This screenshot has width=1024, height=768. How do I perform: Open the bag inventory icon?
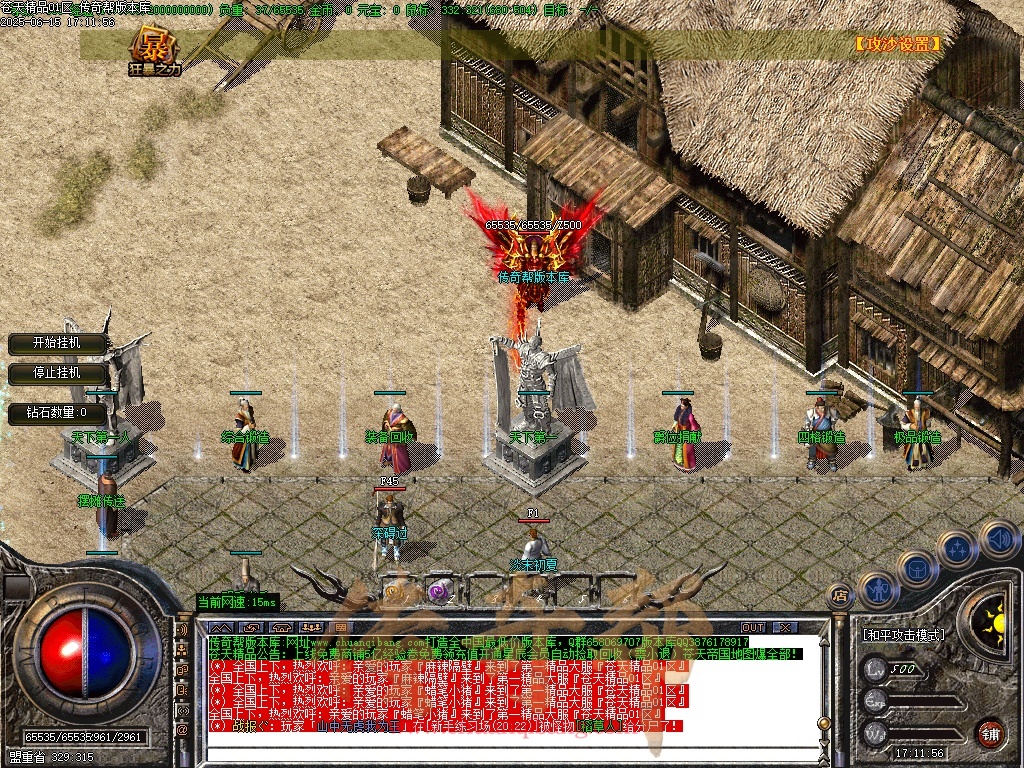tap(917, 570)
